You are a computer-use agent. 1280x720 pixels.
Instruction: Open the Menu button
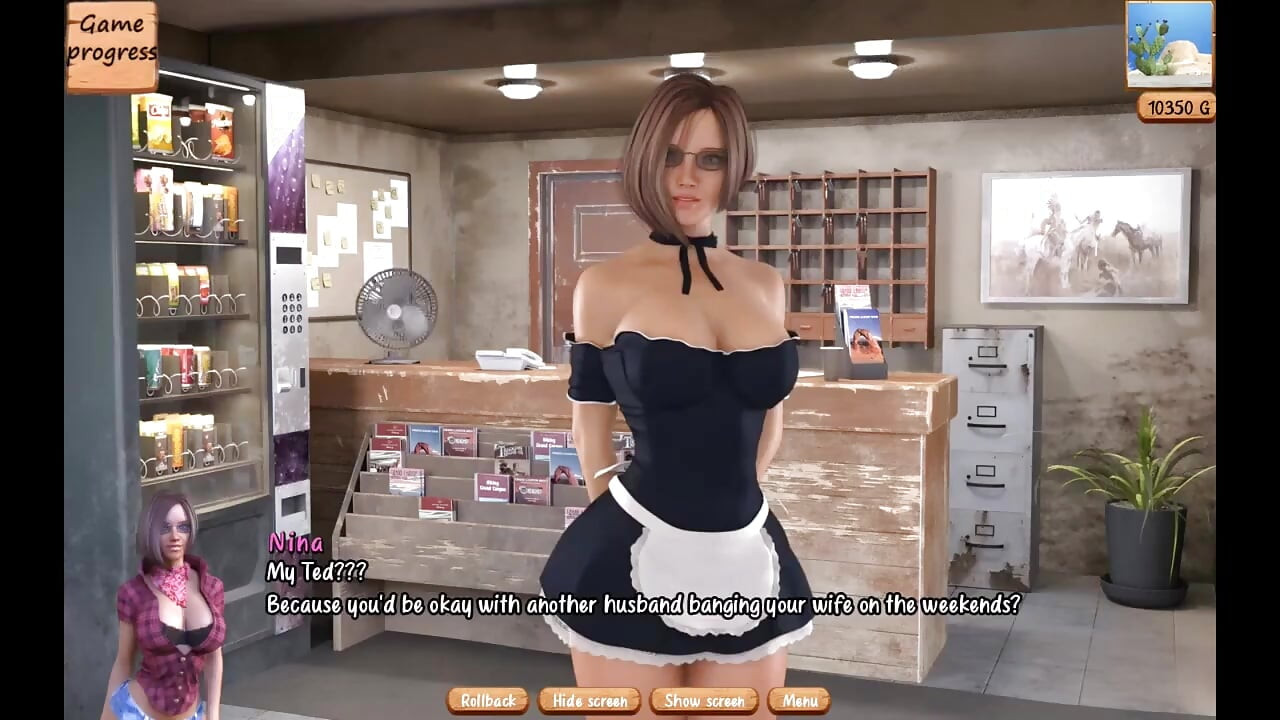[x=800, y=701]
